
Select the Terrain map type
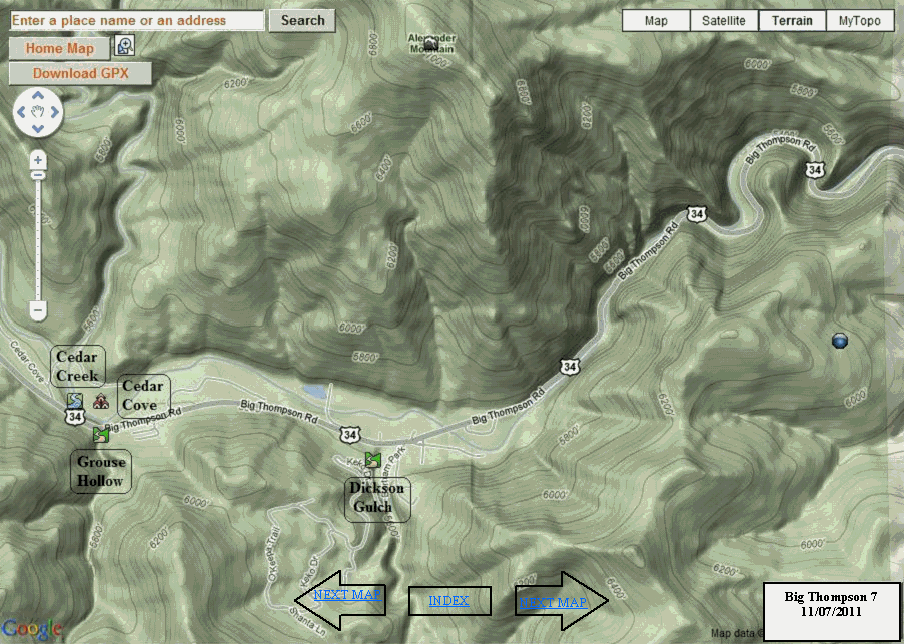pyautogui.click(x=793, y=21)
